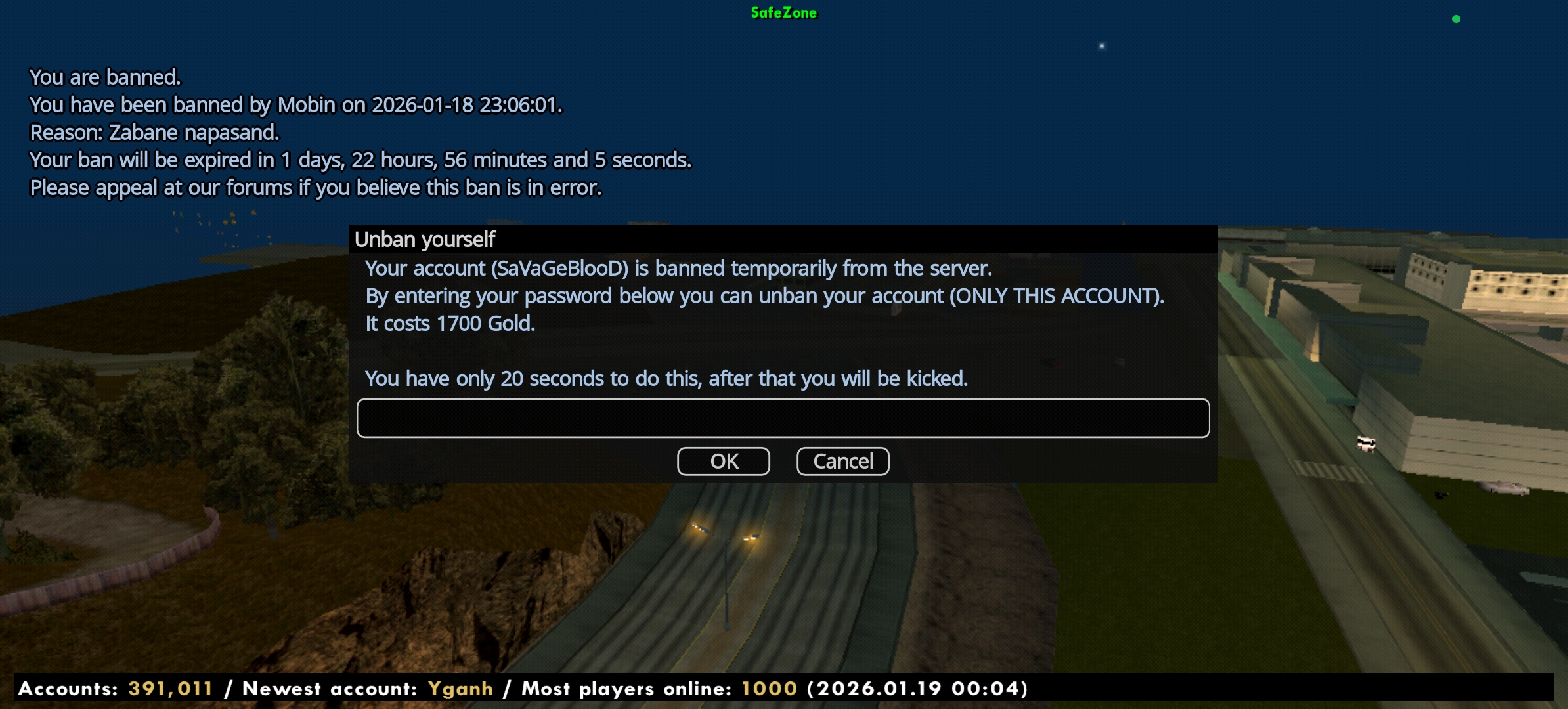Click the Unban yourself dialog title
The width and height of the screenshot is (1568, 709).
coord(424,239)
